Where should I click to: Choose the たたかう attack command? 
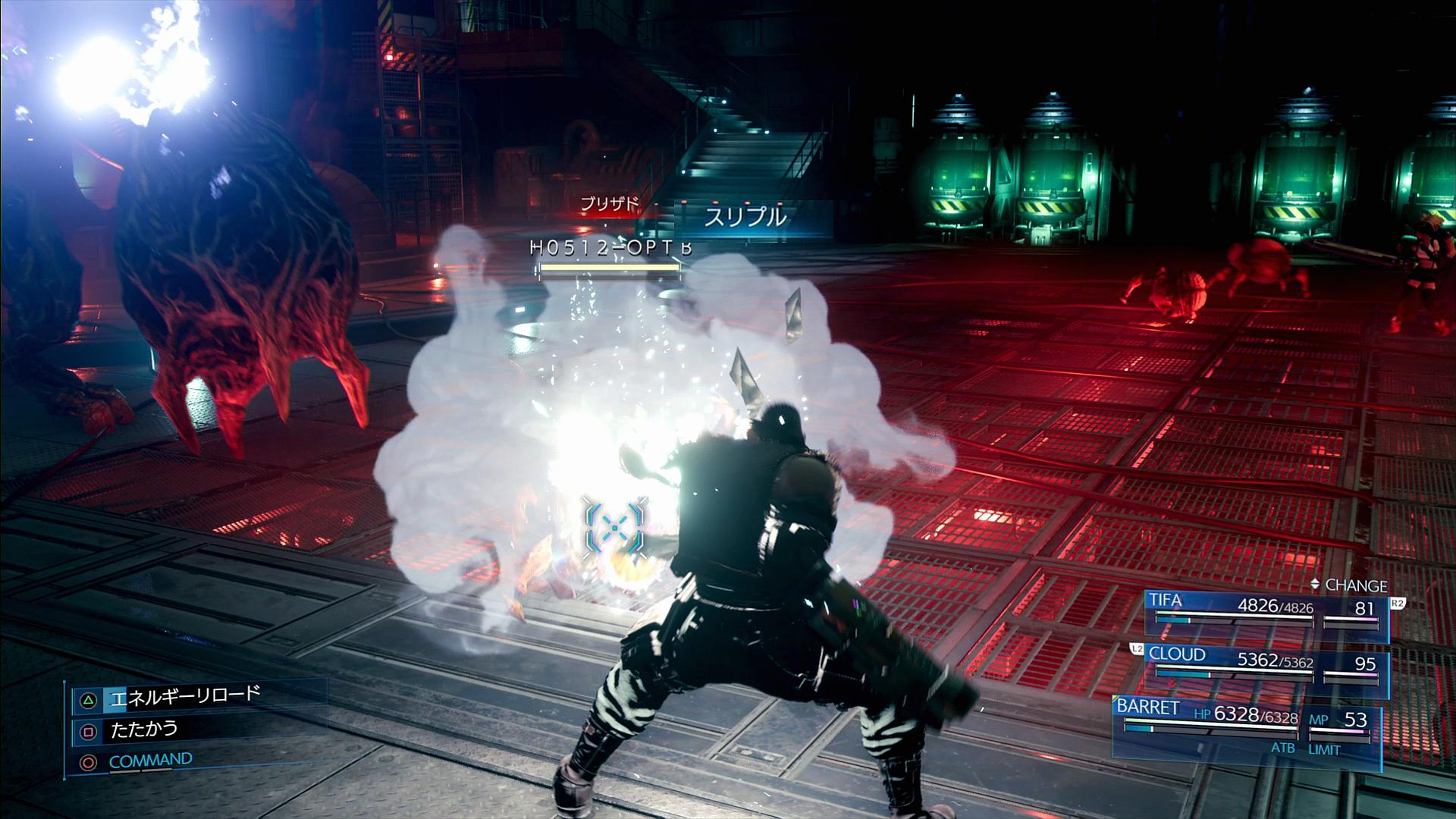144,730
